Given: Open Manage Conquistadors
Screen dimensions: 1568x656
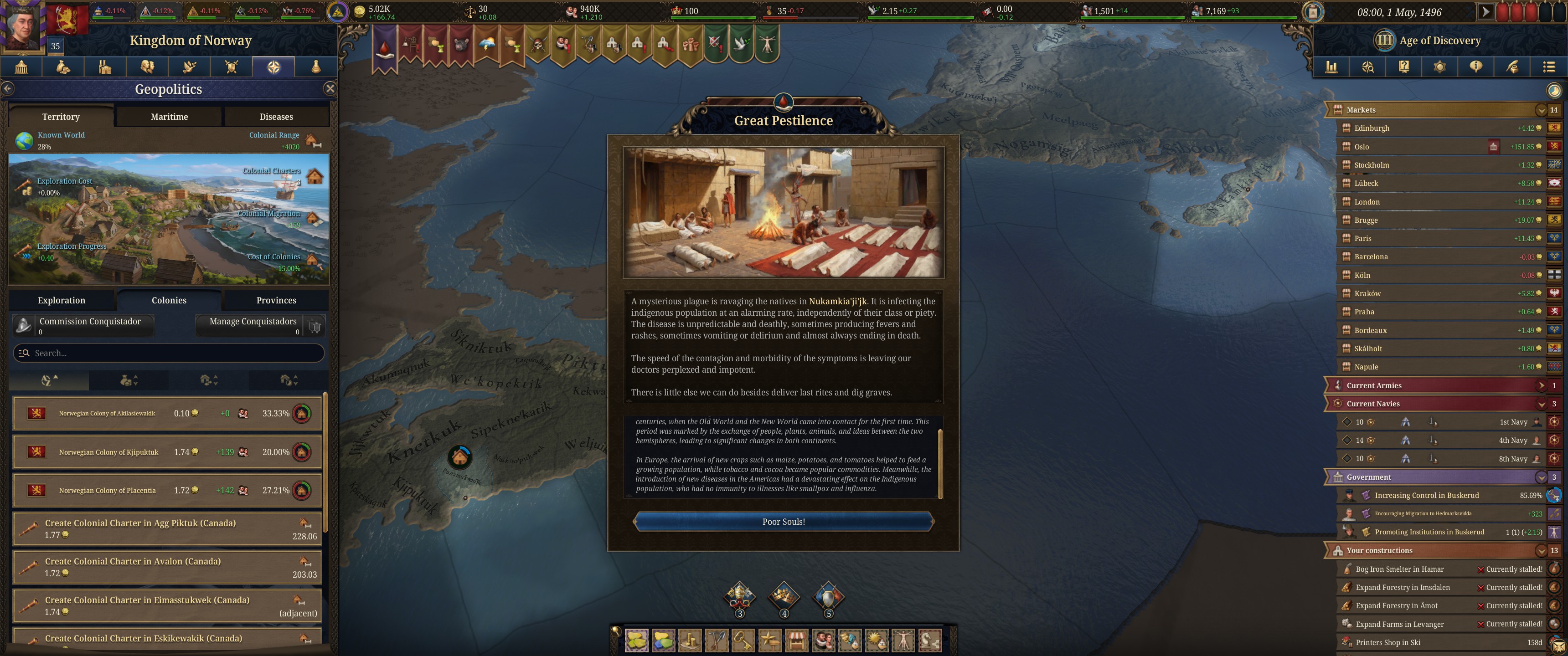Looking at the screenshot, I should point(253,325).
